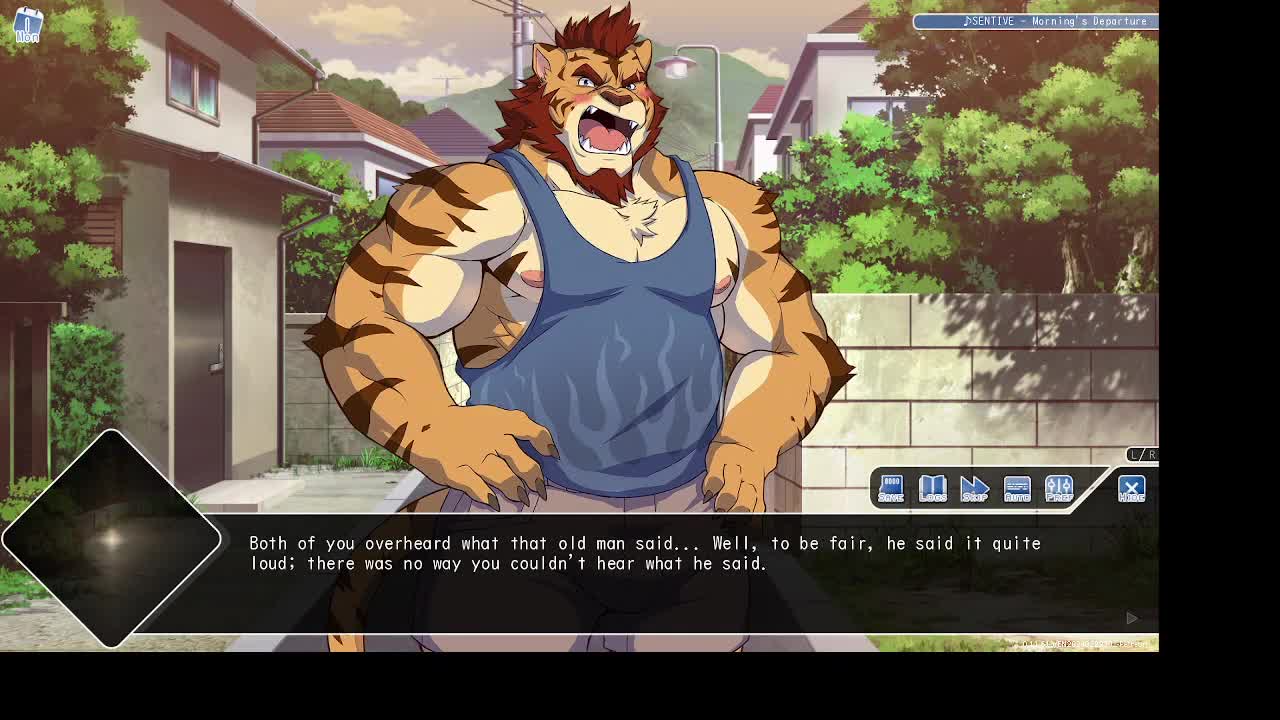Hide the dialogue window
The height and width of the screenshot is (720, 1280).
1131,488
